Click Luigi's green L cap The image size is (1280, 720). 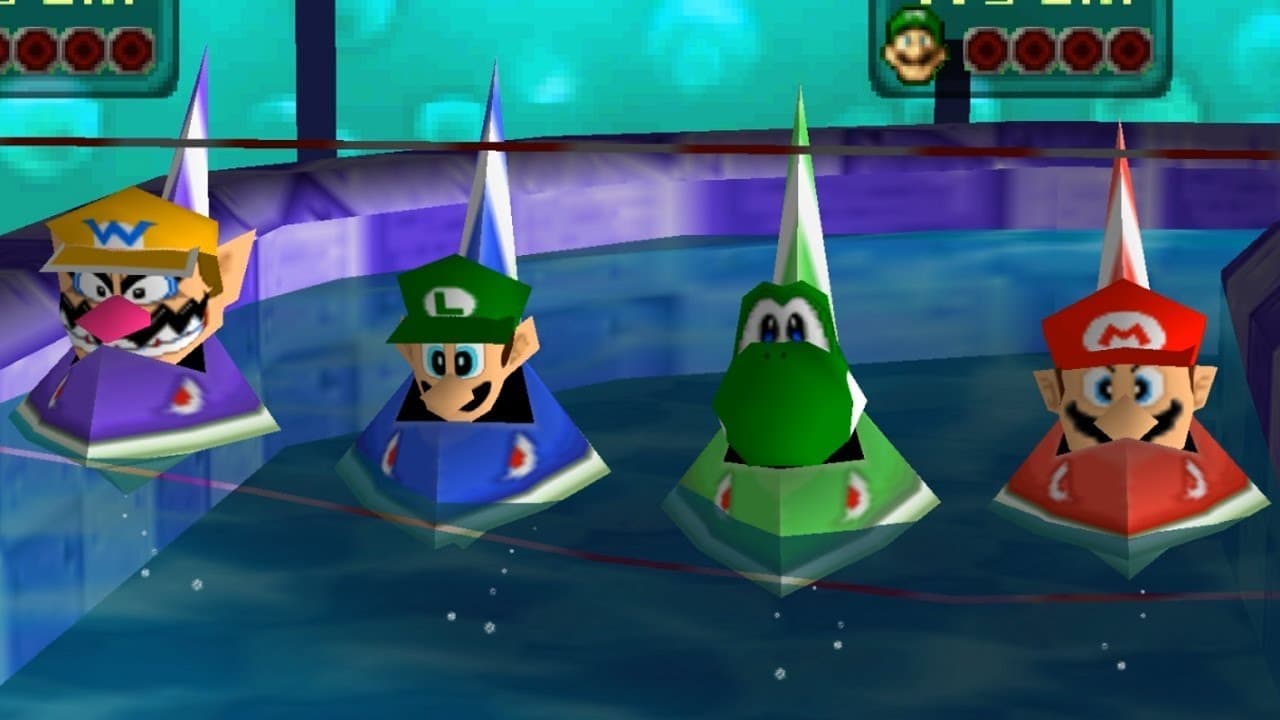tap(450, 300)
